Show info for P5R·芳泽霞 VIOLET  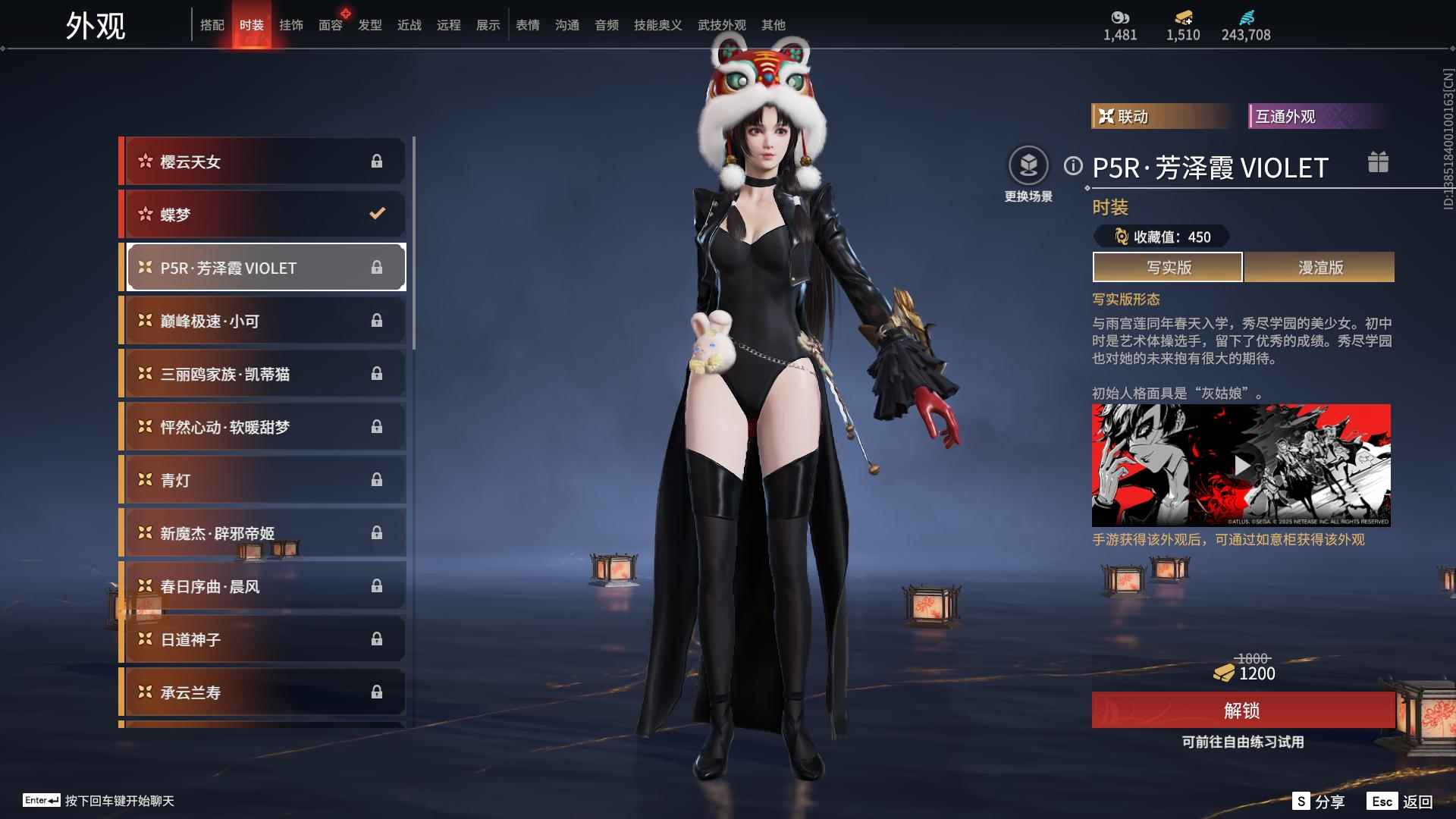(x=1073, y=165)
